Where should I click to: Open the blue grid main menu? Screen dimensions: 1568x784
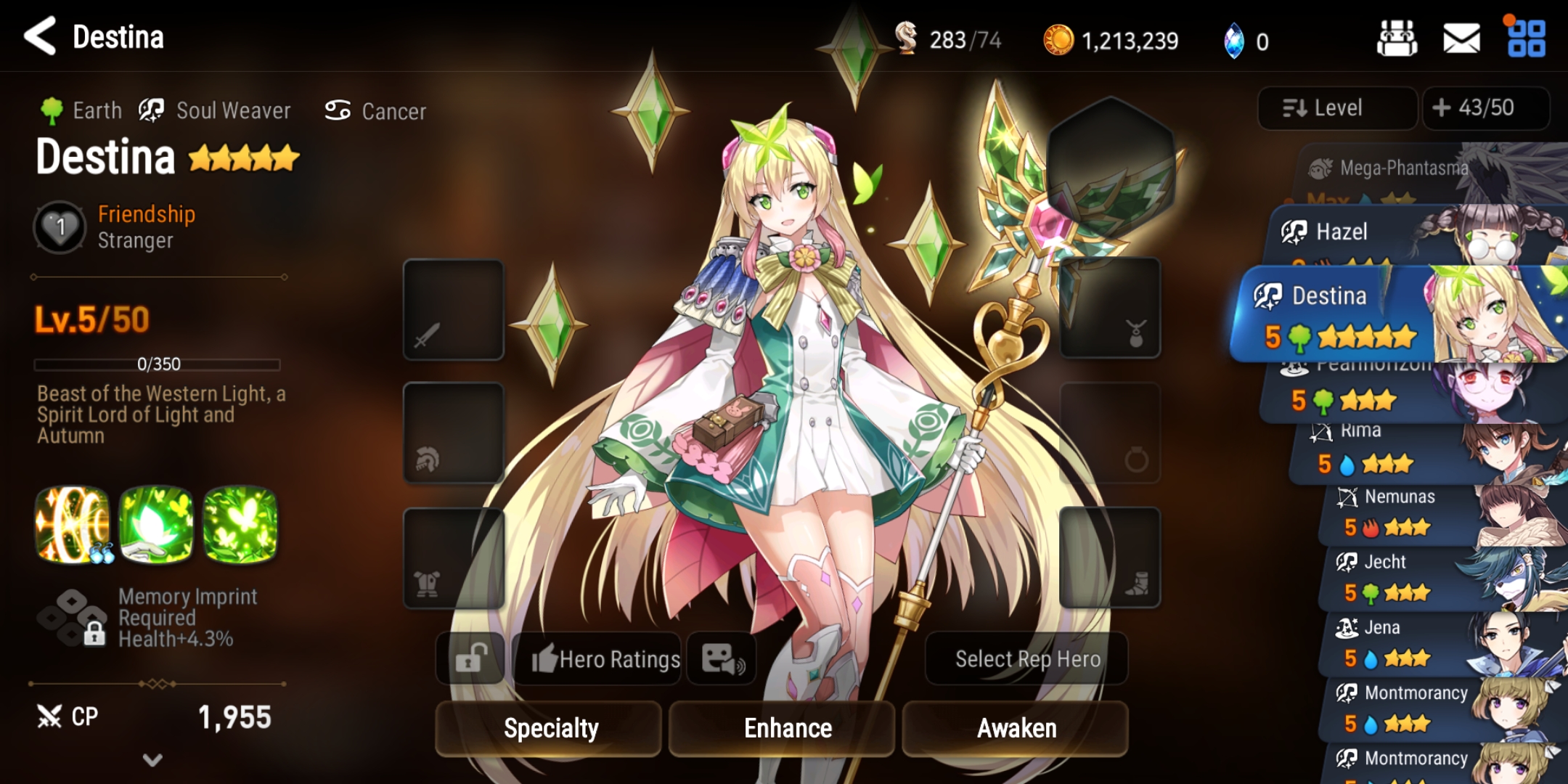[1526, 38]
